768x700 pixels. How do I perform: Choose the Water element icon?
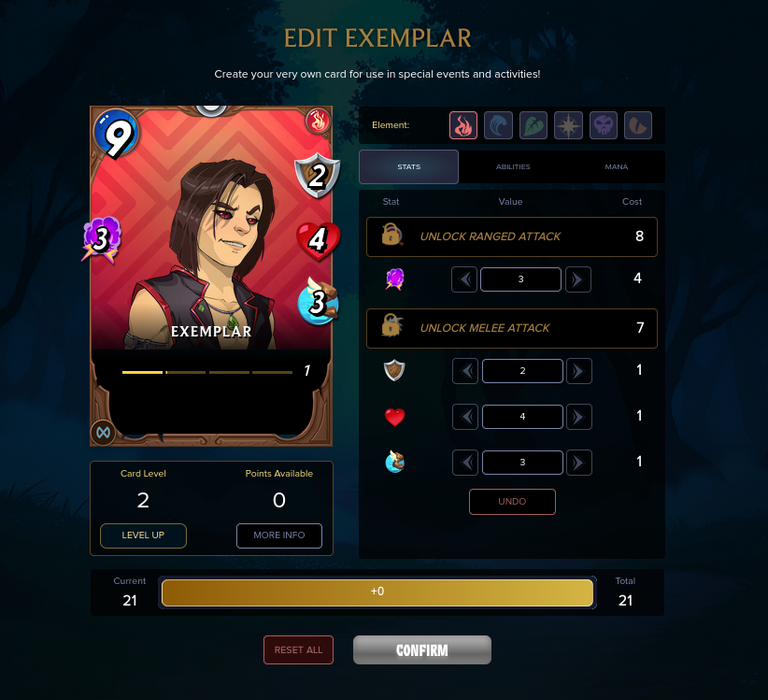pyautogui.click(x=498, y=125)
